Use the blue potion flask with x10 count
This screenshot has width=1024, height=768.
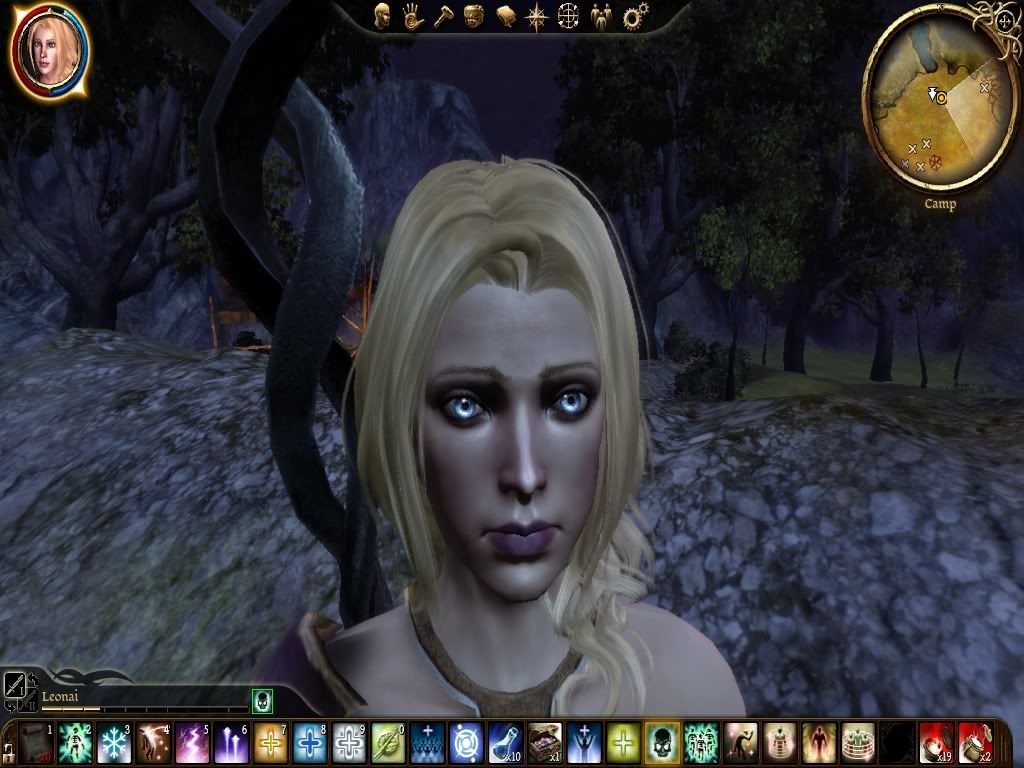(505, 742)
